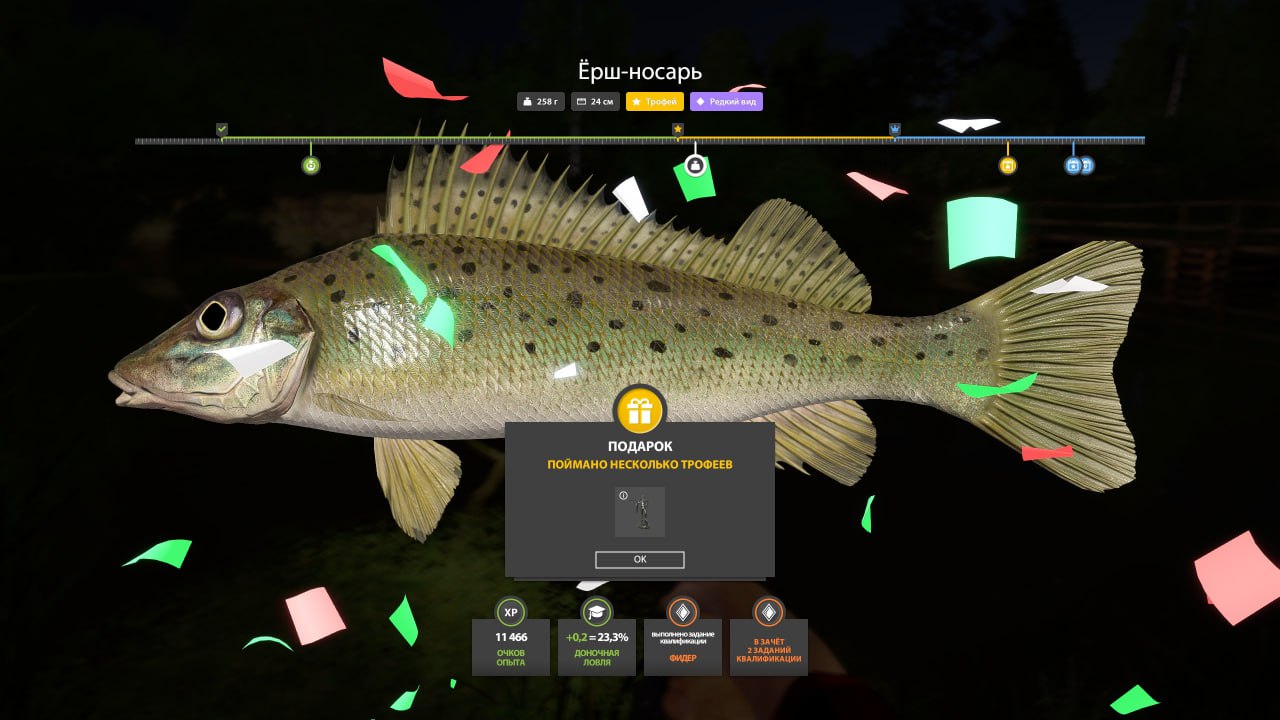
Task: Click the green checkmark marker on the scale
Action: coord(222,129)
